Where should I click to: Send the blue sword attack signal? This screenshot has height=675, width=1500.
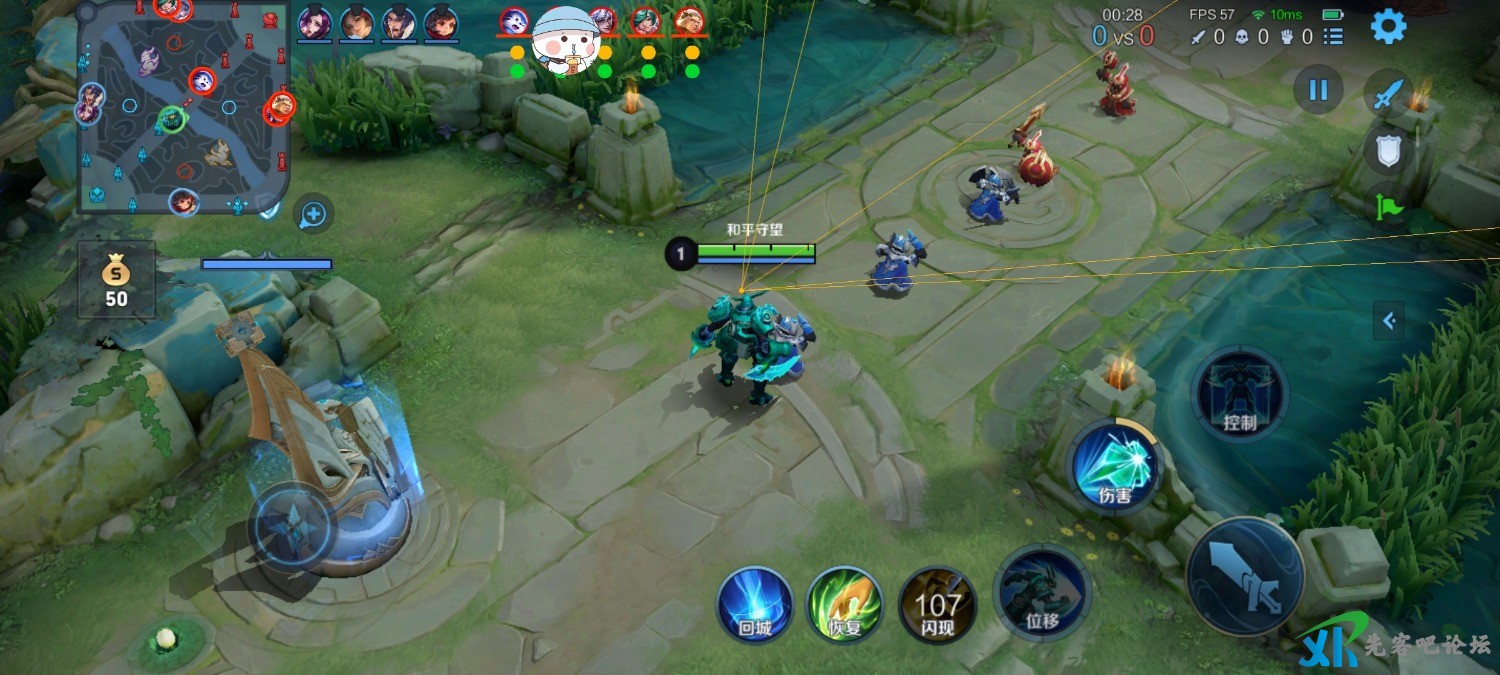coord(1386,95)
